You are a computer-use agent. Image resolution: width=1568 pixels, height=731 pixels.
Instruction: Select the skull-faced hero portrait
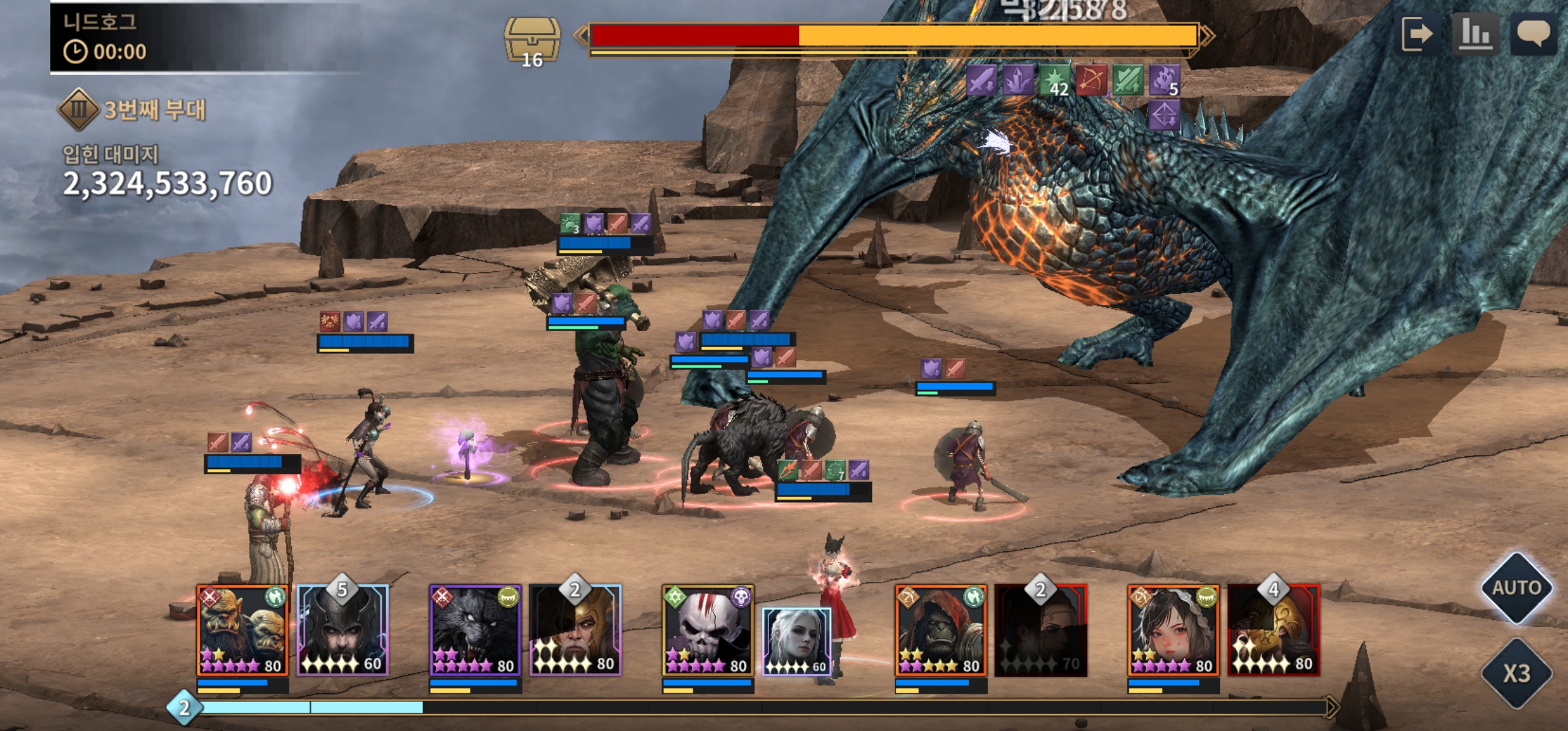(707, 631)
